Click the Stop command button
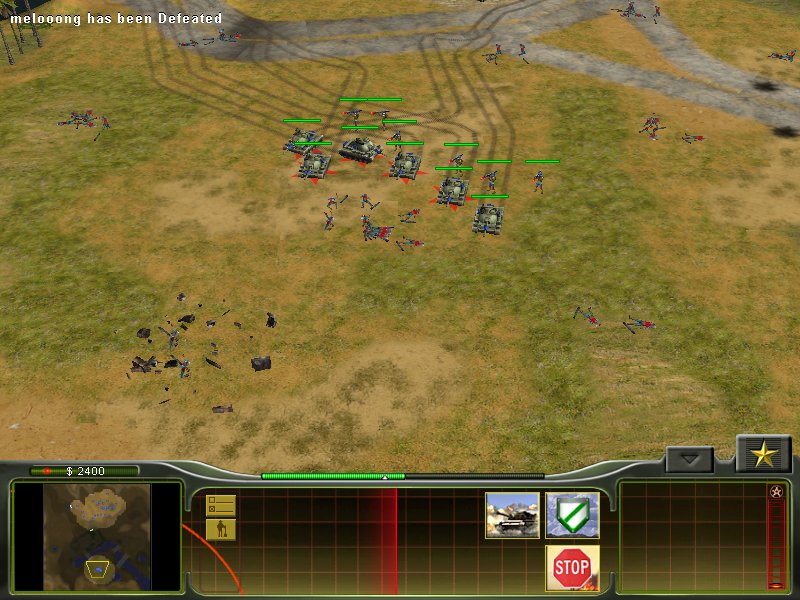This screenshot has height=600, width=800. (572, 567)
